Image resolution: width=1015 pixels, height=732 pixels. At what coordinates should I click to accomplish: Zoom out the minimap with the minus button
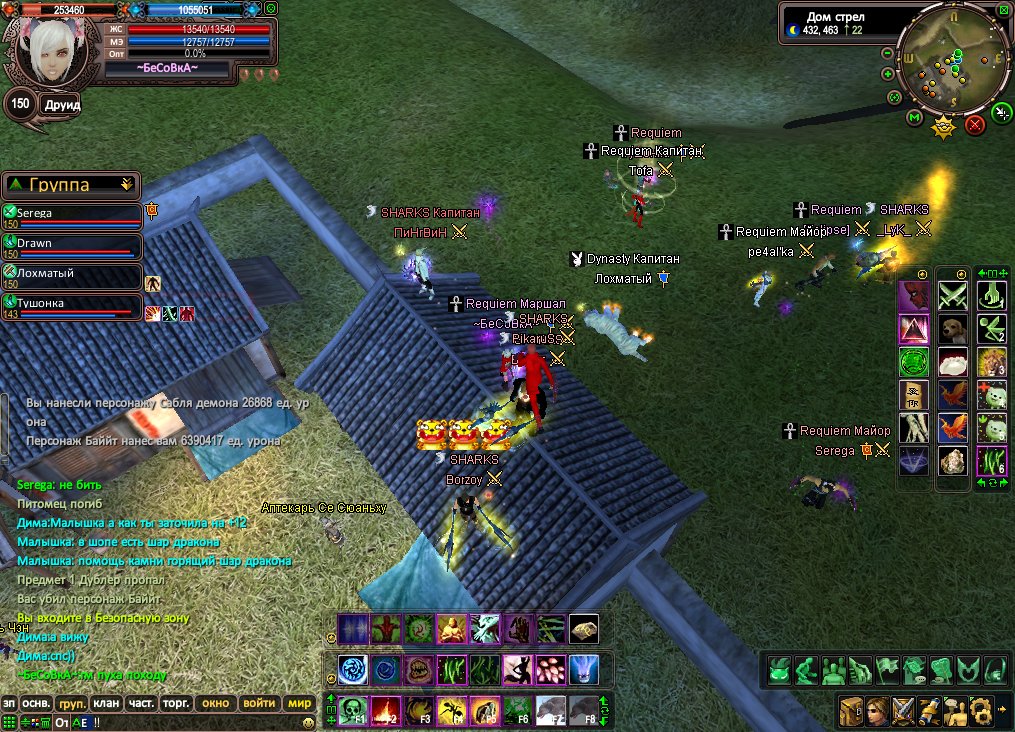[887, 53]
